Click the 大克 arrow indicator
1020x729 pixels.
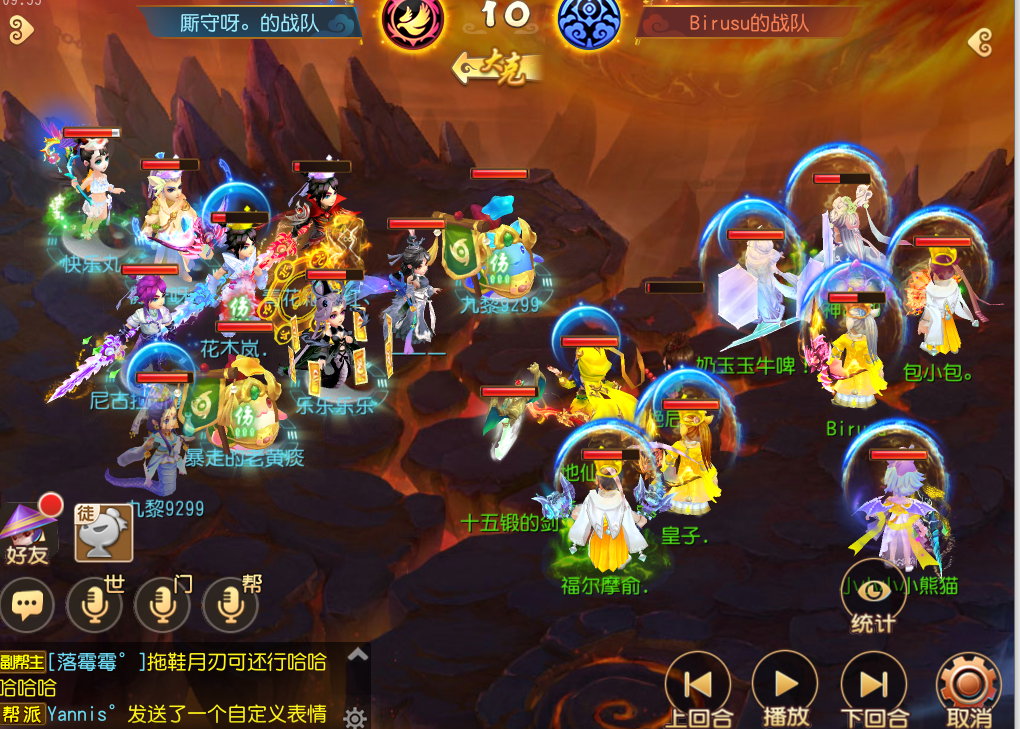point(494,68)
